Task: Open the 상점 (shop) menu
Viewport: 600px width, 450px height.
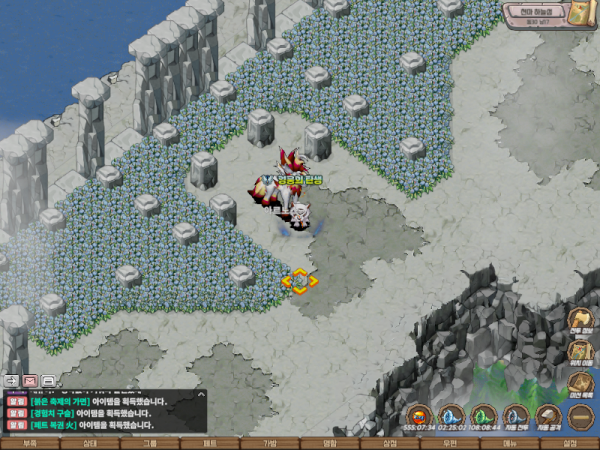Action: [390, 442]
